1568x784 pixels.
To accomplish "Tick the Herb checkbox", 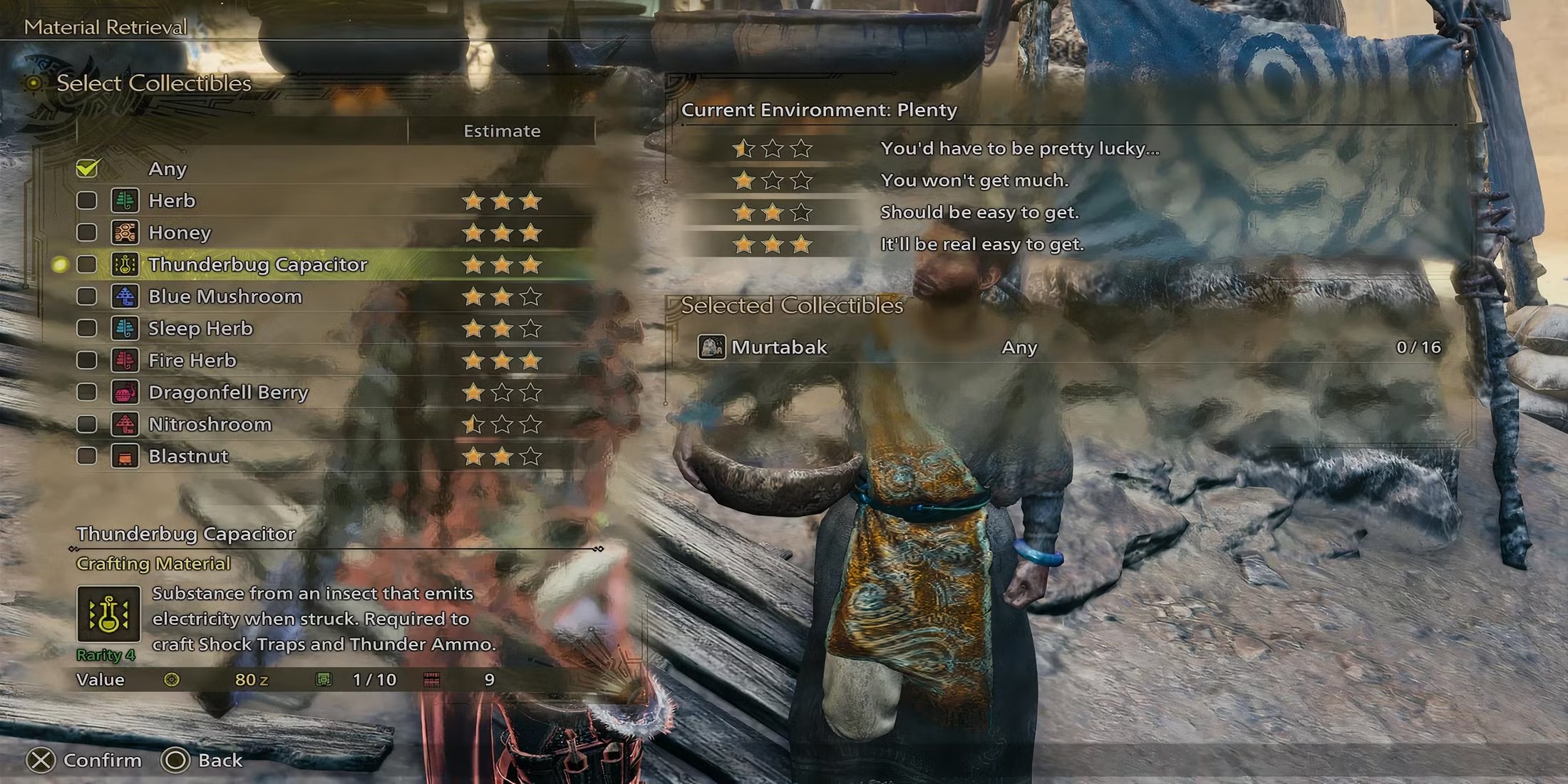I will (87, 200).
